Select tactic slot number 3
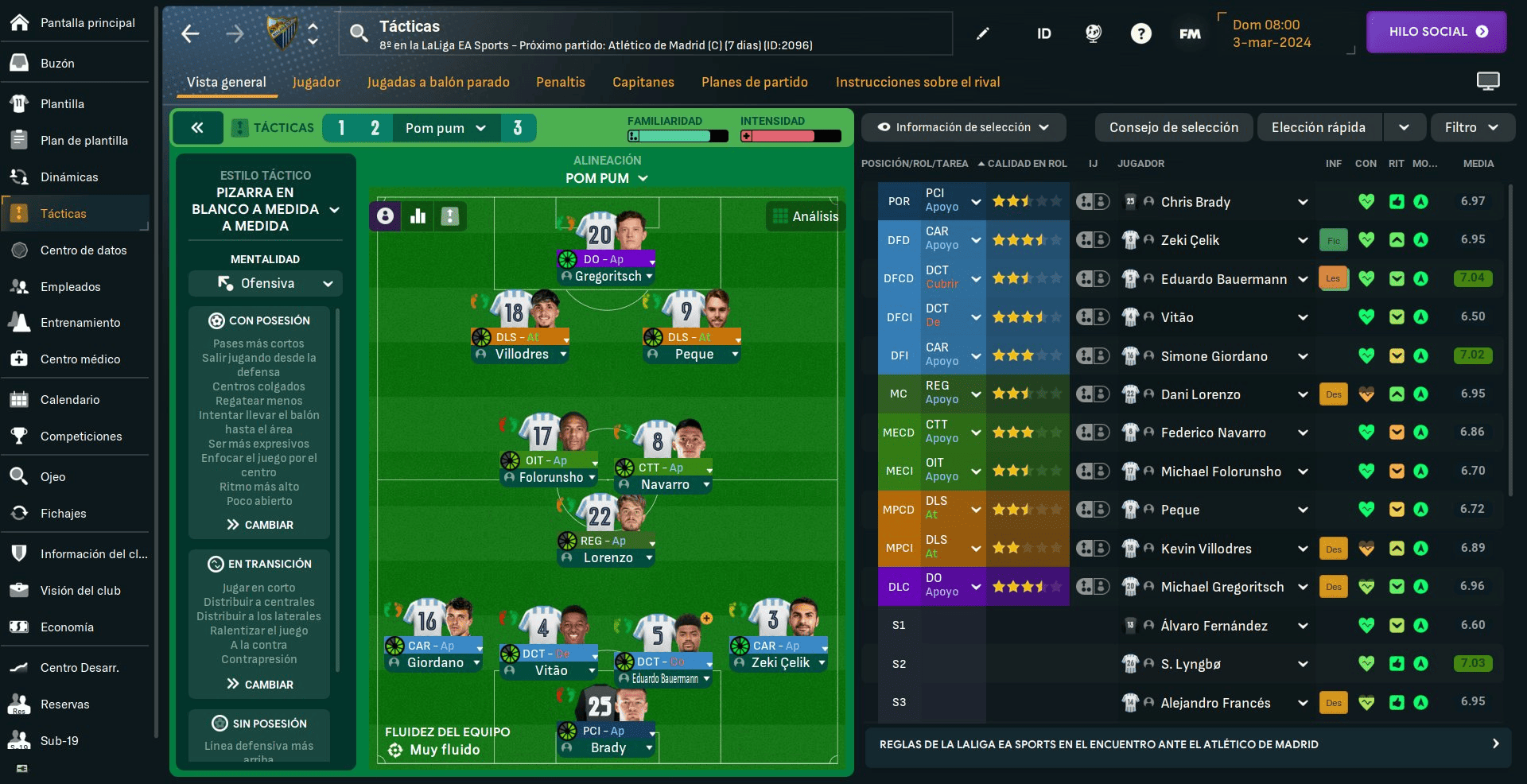The height and width of the screenshot is (784, 1527). click(x=518, y=128)
